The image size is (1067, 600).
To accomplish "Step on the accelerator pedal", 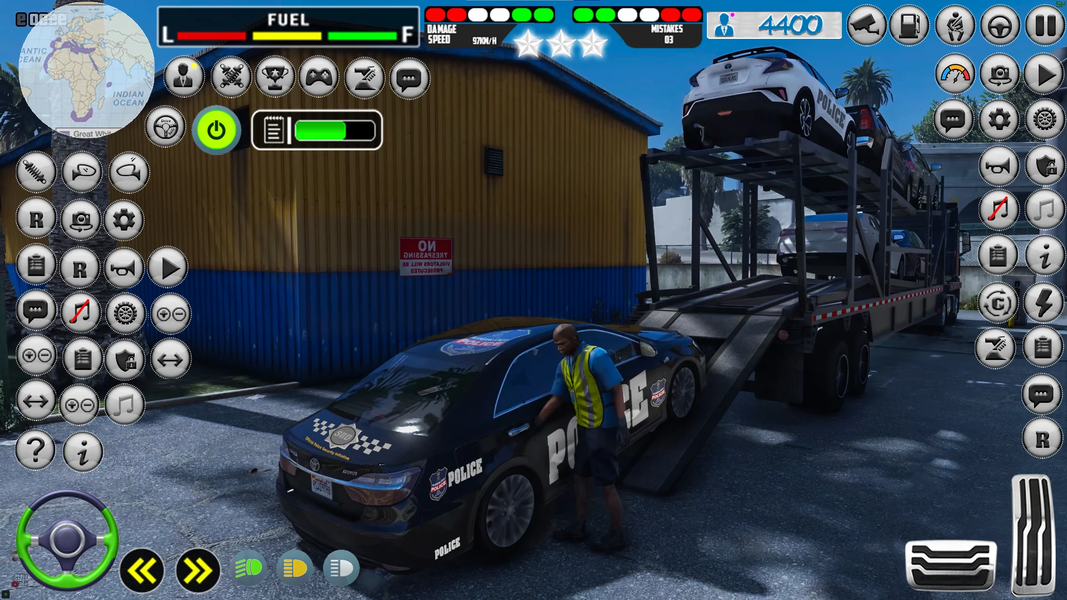I will [x=1033, y=535].
